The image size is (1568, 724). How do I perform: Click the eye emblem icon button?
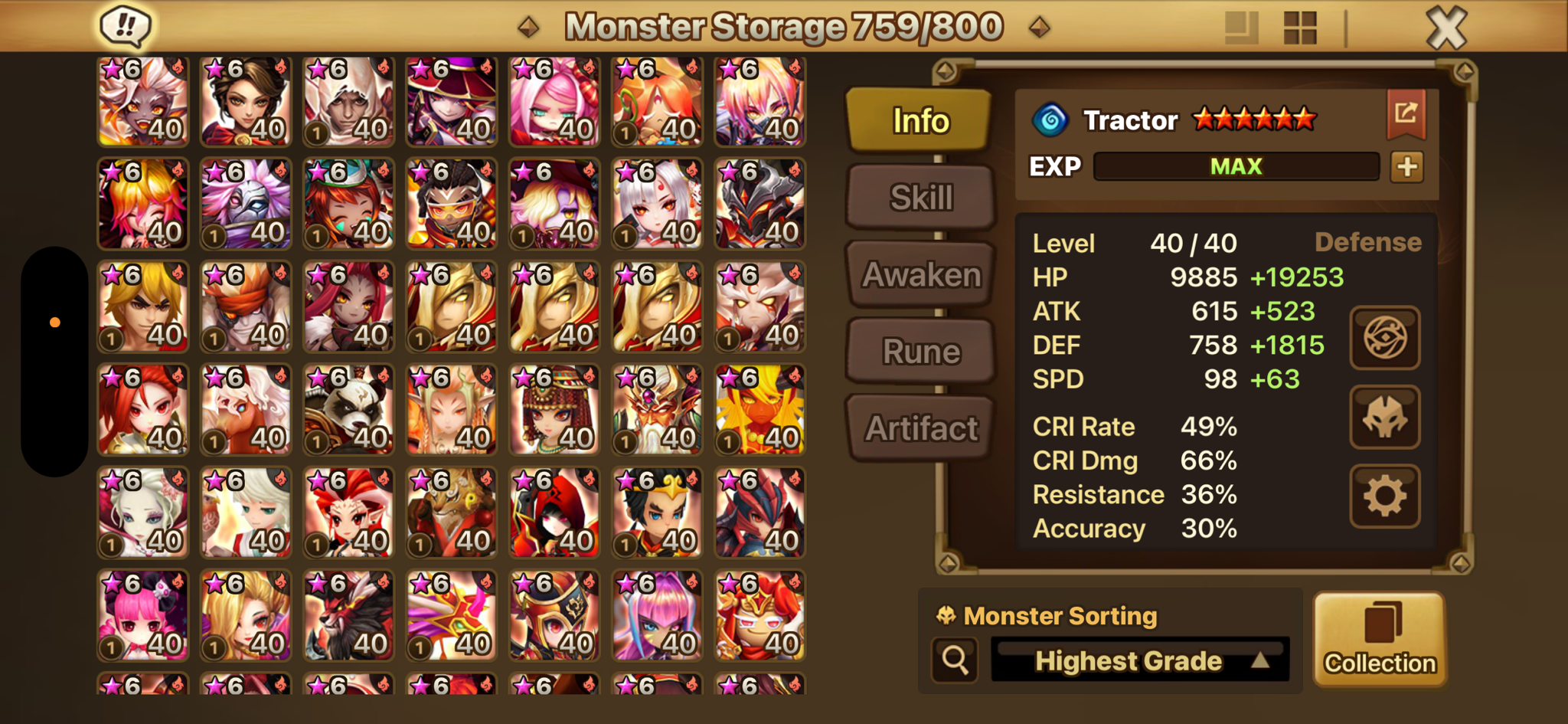tap(1384, 338)
